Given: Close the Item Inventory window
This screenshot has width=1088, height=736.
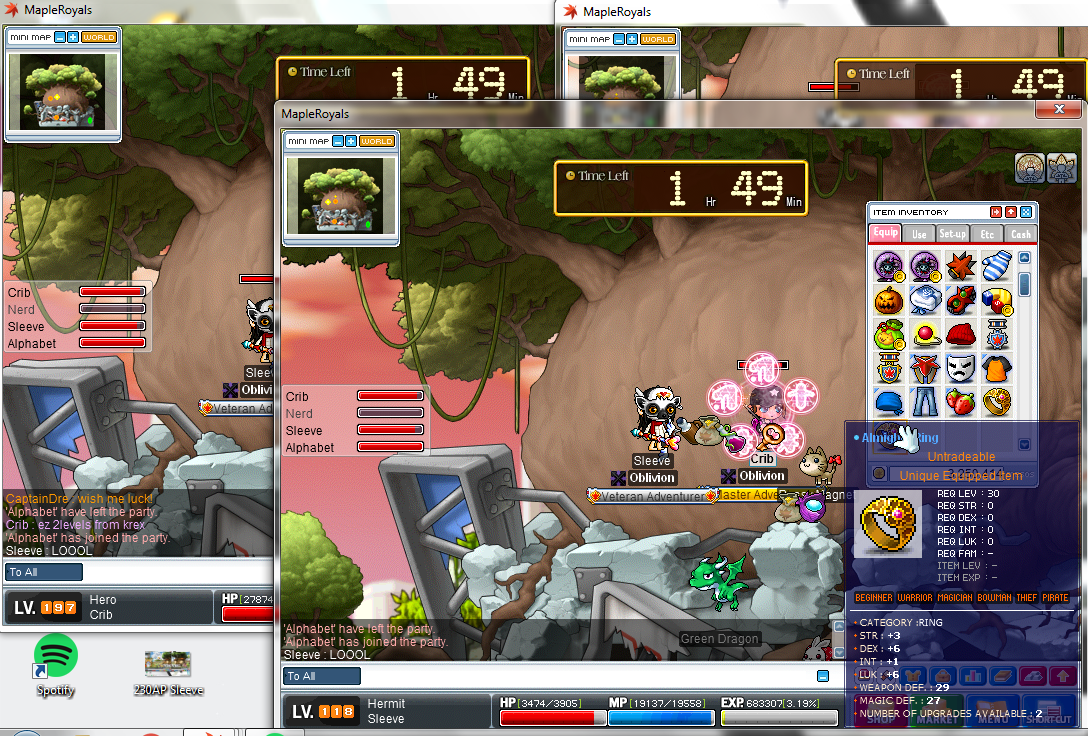Looking at the screenshot, I should pos(1026,212).
